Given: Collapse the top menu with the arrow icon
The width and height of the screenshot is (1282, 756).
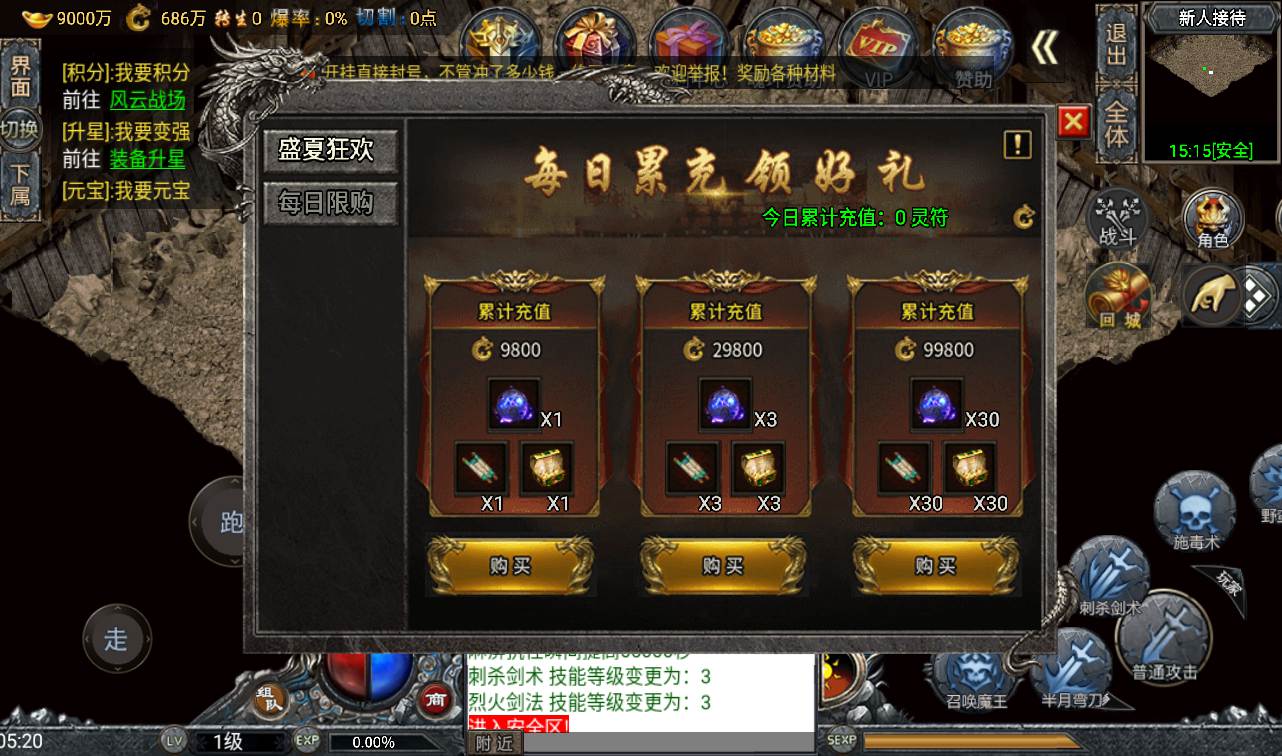Looking at the screenshot, I should point(1044,47).
